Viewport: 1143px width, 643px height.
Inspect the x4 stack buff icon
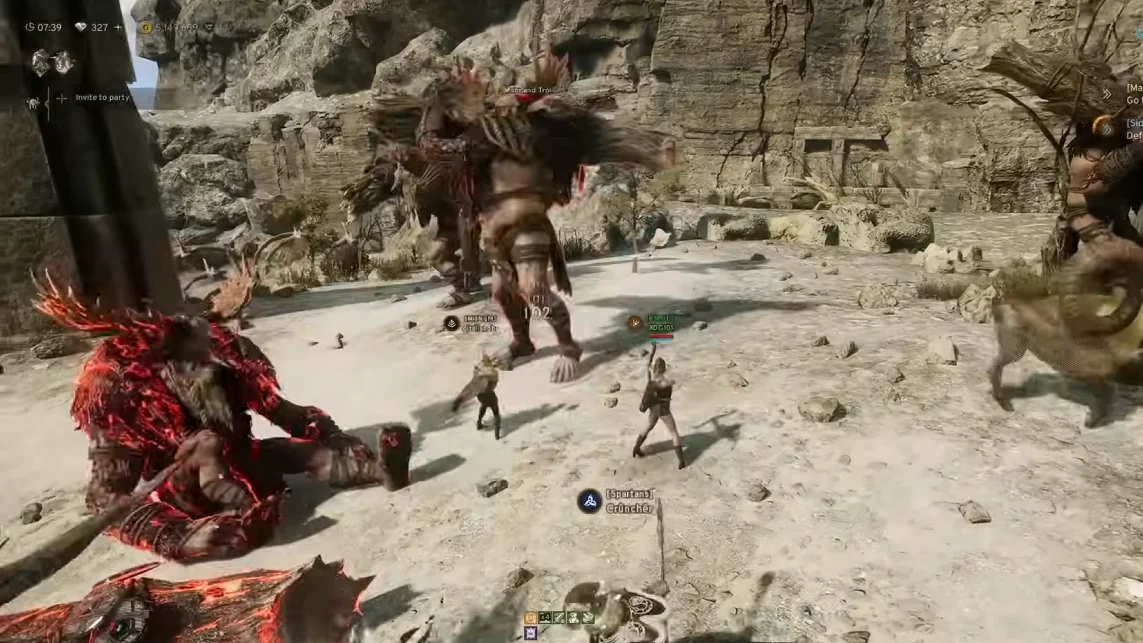(545, 618)
